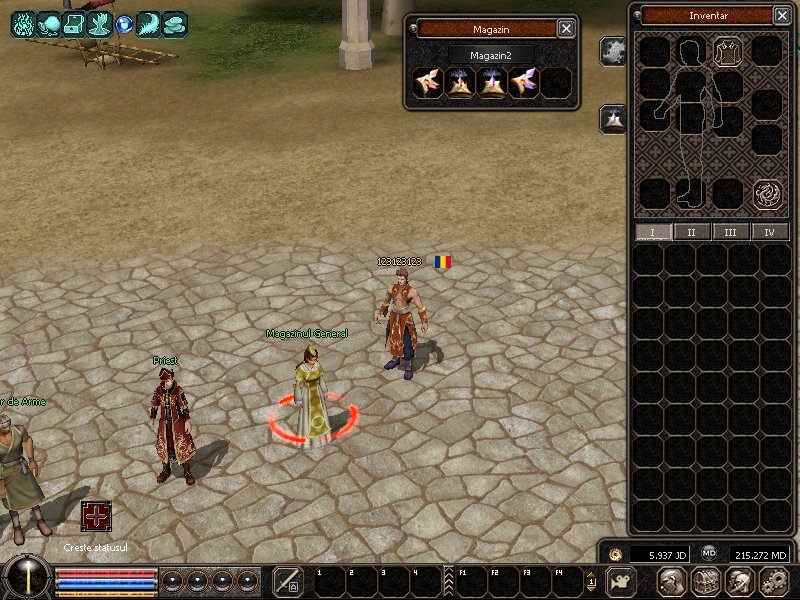Click the blue orb buff icon
Image resolution: width=800 pixels, height=600 pixels.
tap(124, 24)
